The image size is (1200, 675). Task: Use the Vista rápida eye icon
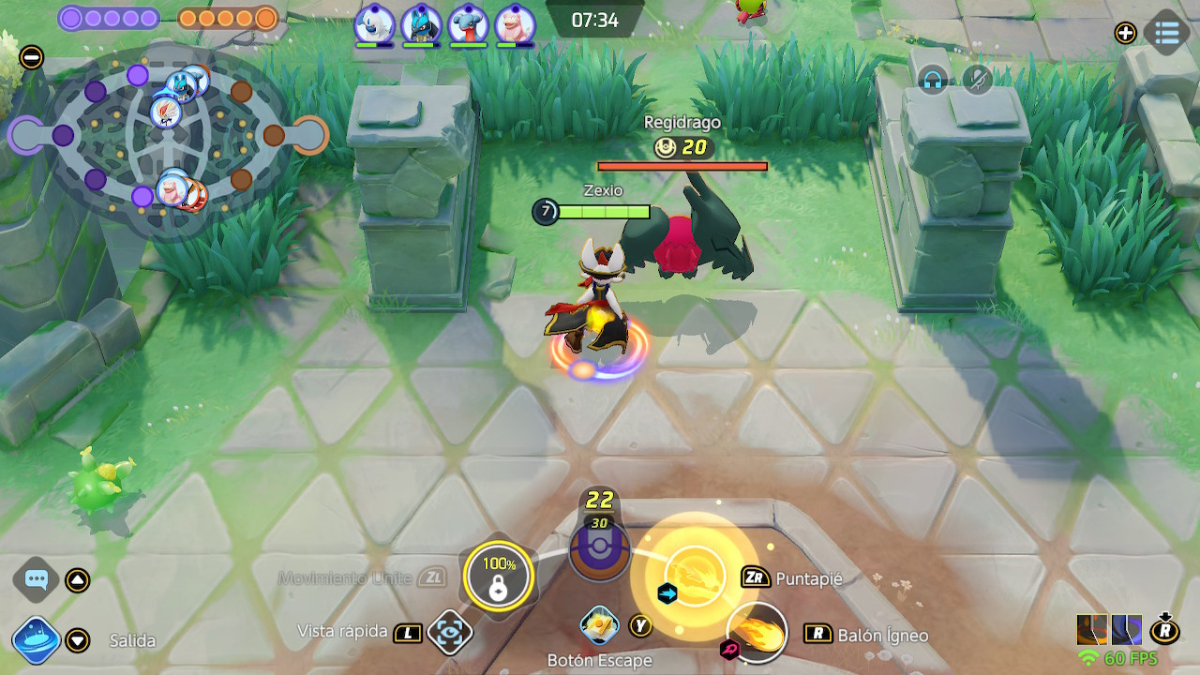(x=449, y=632)
